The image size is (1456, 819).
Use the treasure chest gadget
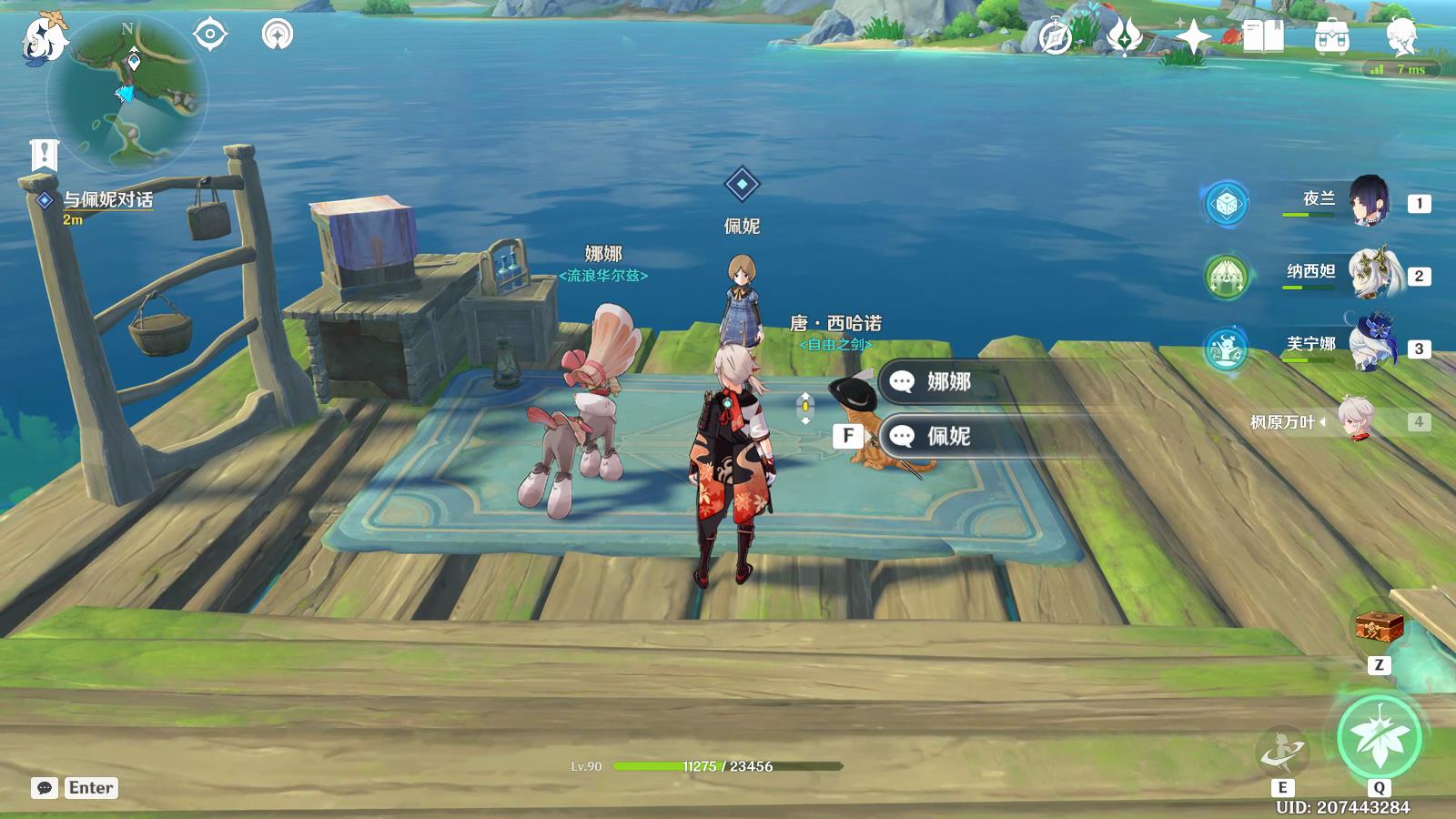pos(1379,627)
